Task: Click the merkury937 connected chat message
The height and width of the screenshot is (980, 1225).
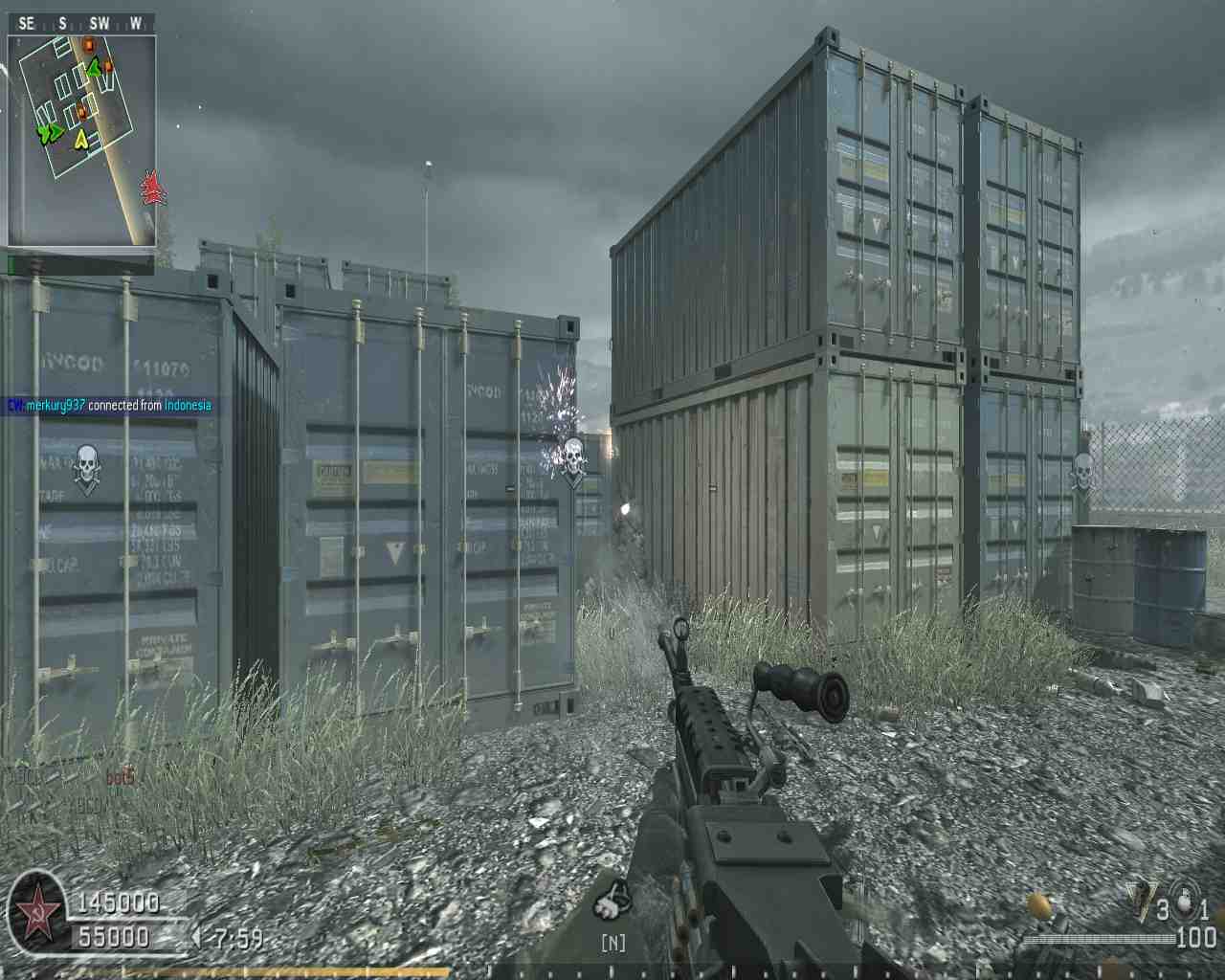Action: (x=109, y=406)
